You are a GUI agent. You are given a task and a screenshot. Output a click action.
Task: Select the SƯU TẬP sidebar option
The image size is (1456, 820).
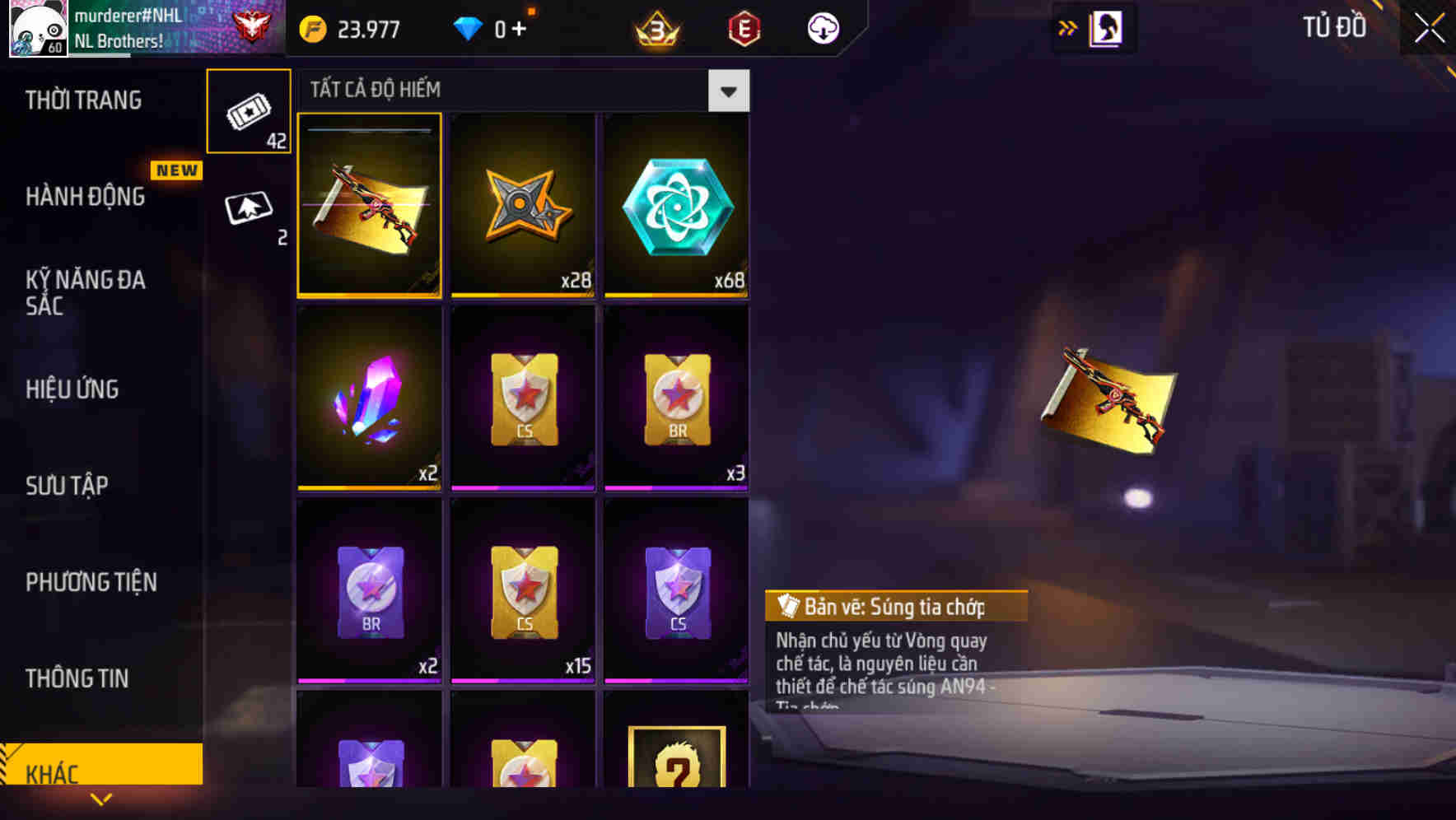coord(69,486)
